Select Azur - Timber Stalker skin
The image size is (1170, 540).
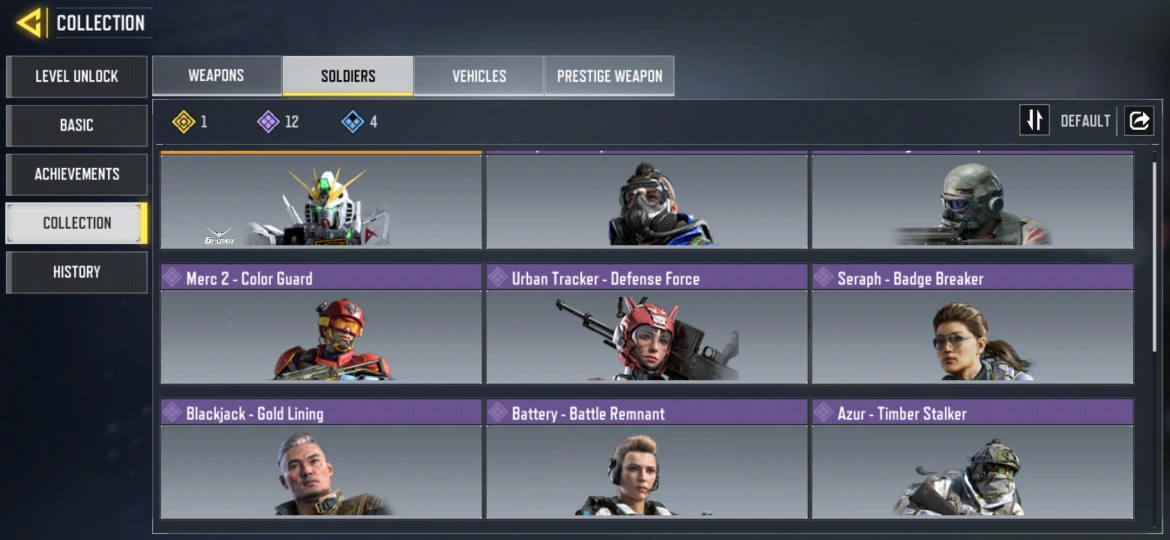click(x=972, y=459)
